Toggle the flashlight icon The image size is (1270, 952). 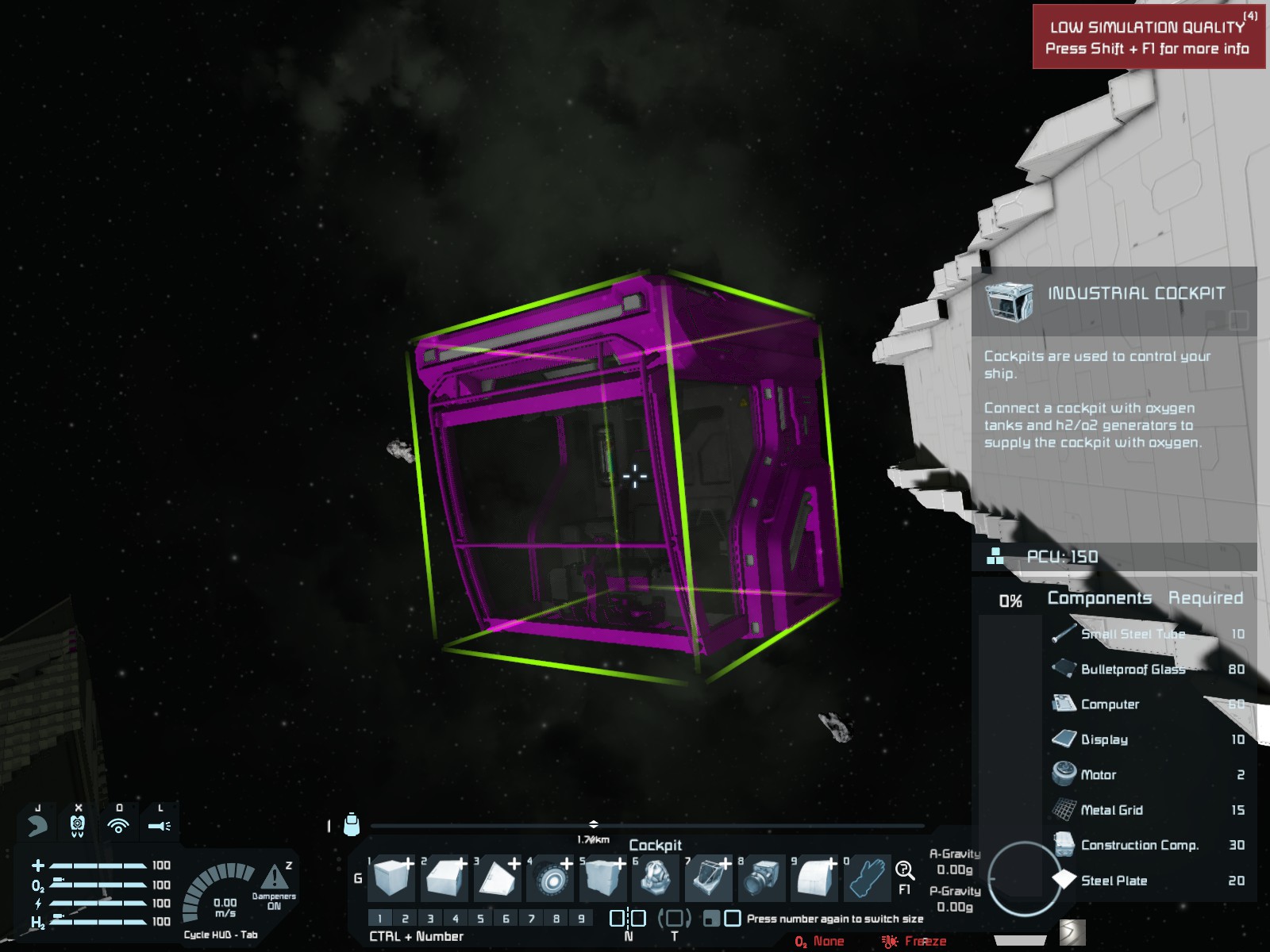tap(160, 826)
